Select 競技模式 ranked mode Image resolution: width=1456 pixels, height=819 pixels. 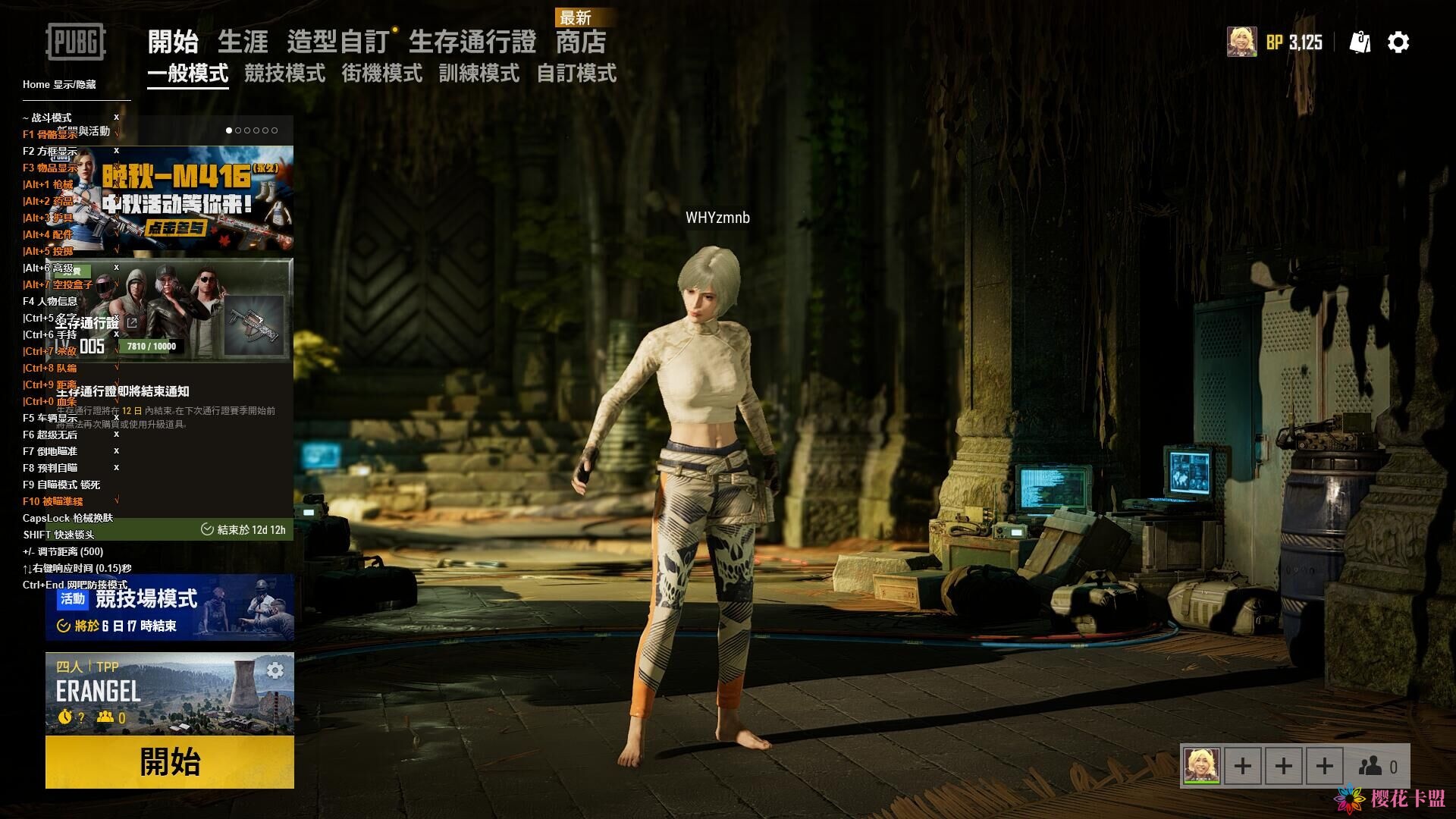(284, 74)
